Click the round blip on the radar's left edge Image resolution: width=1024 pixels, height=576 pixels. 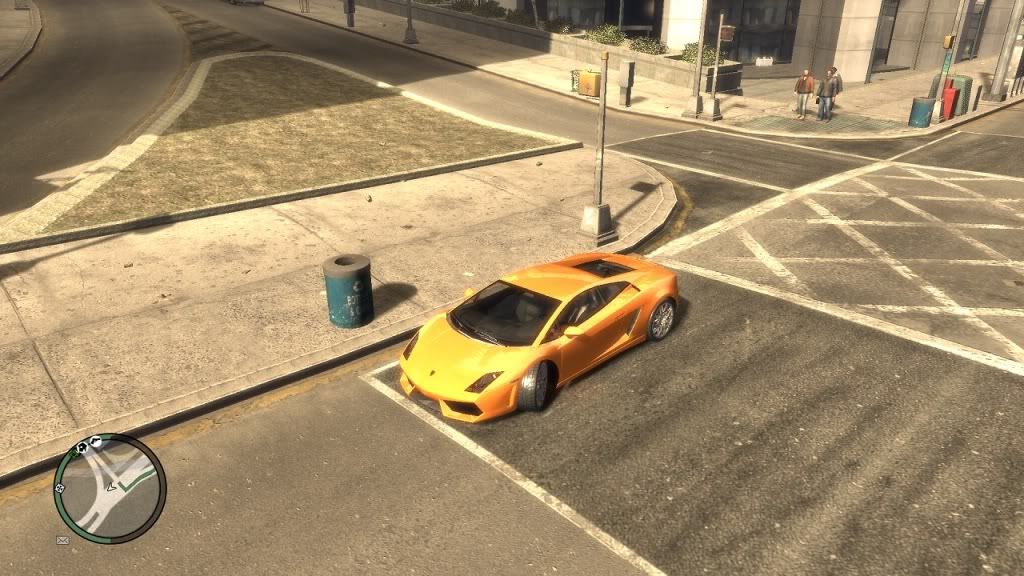(60, 487)
